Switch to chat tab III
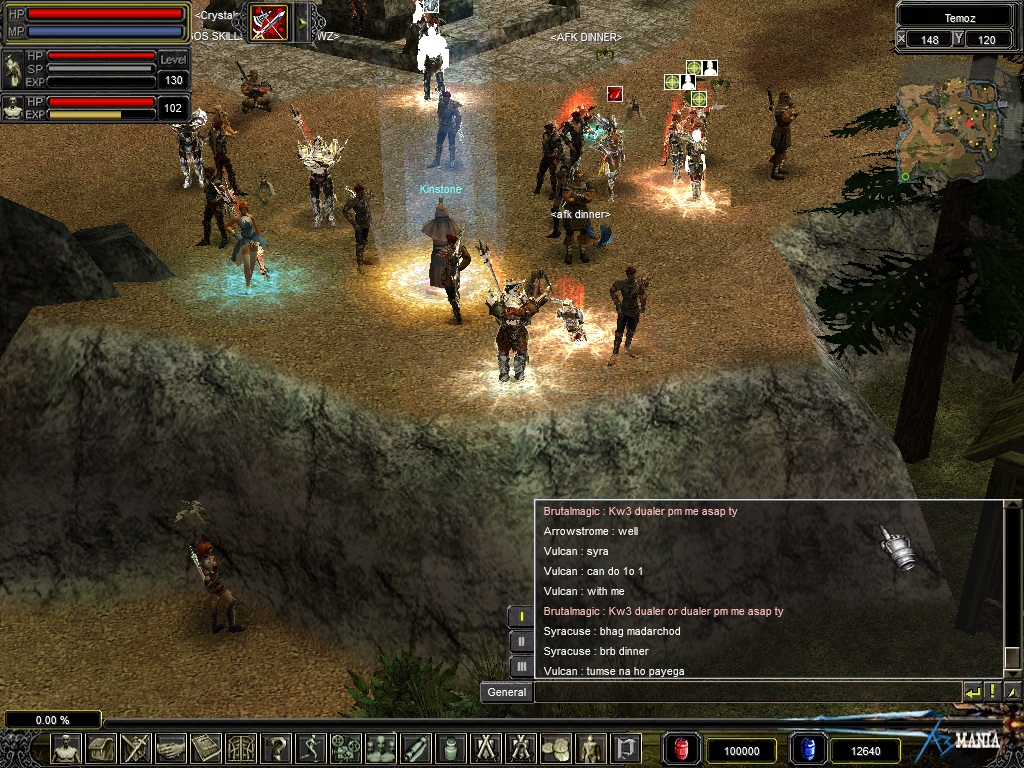This screenshot has height=768, width=1024. [x=521, y=666]
